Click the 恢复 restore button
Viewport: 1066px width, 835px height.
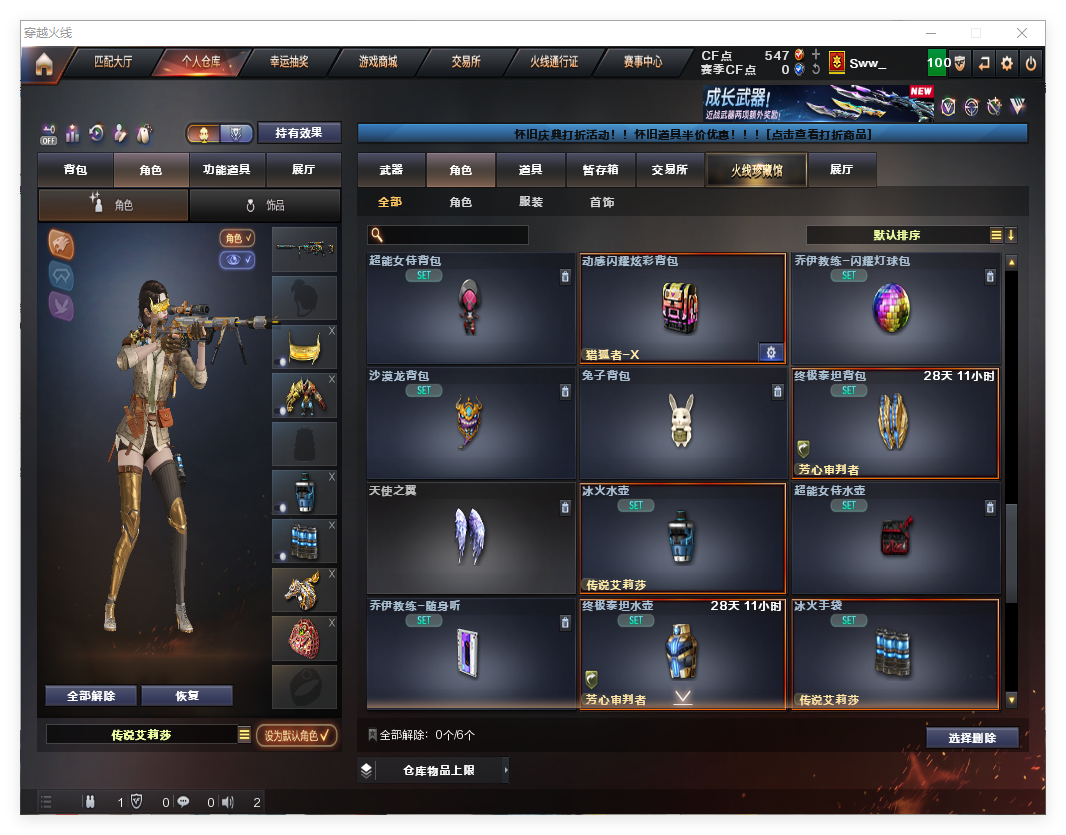(187, 696)
